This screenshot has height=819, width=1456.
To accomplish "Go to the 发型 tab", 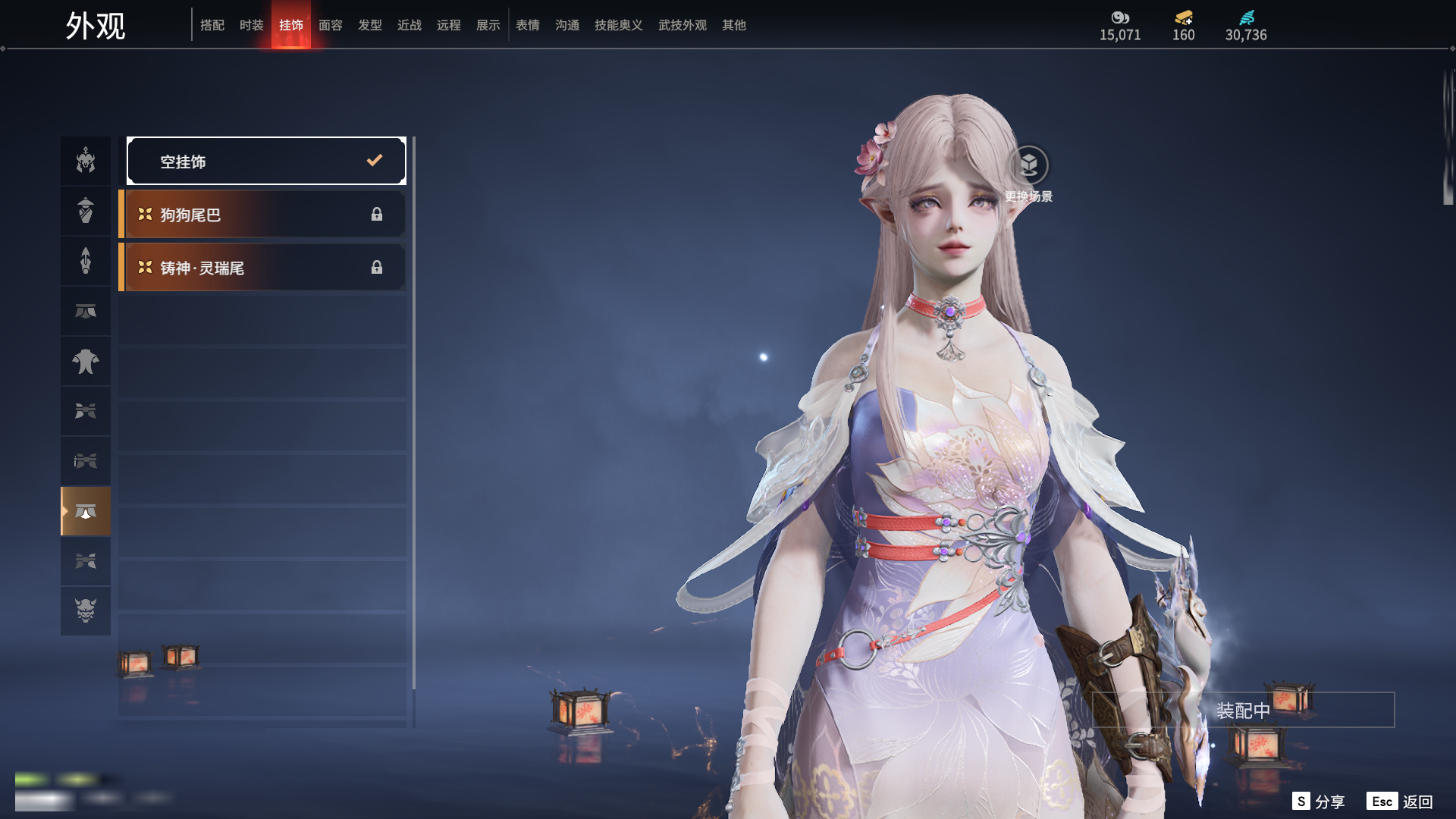I will (370, 25).
